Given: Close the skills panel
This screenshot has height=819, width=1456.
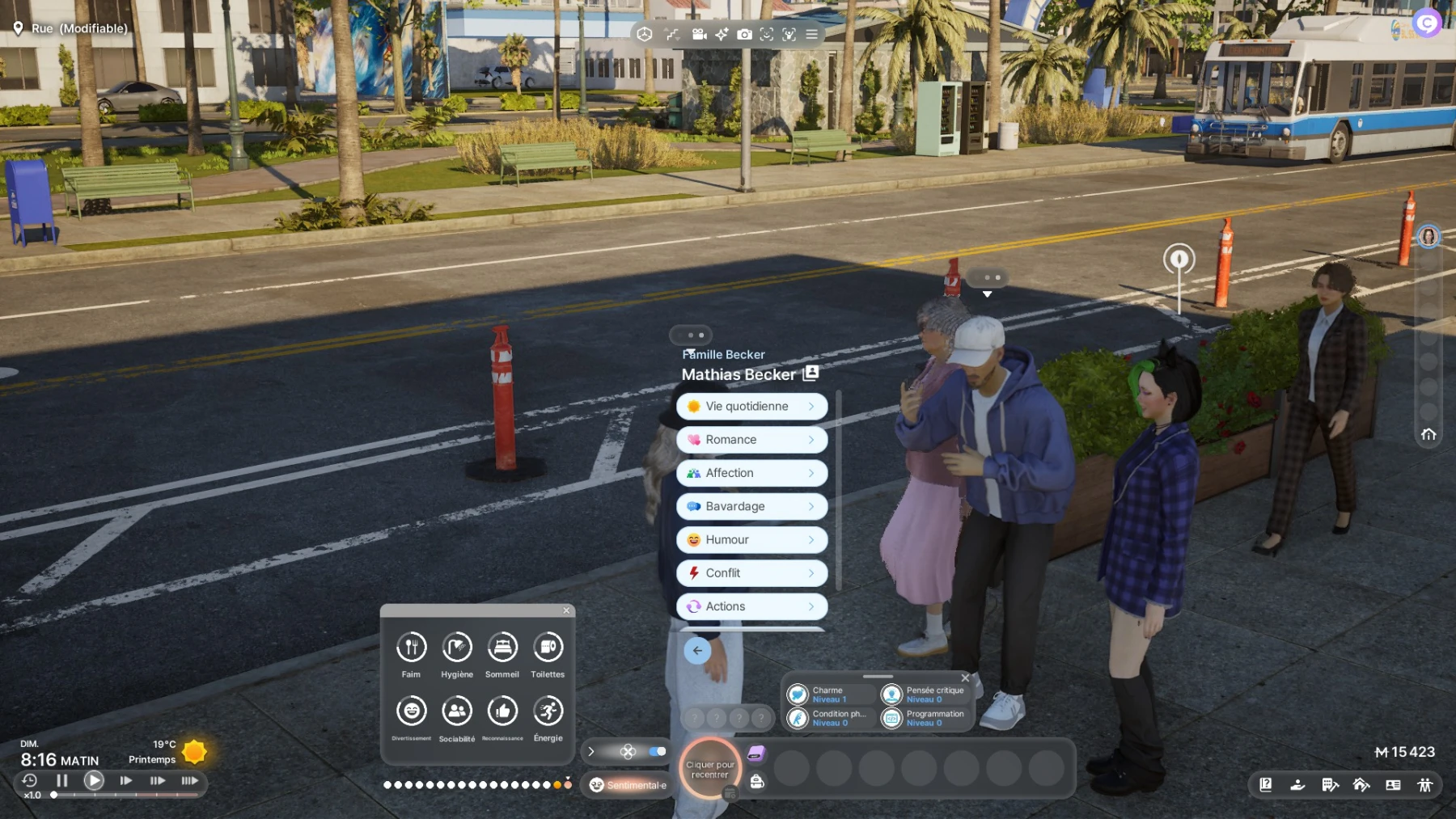Looking at the screenshot, I should (x=965, y=678).
